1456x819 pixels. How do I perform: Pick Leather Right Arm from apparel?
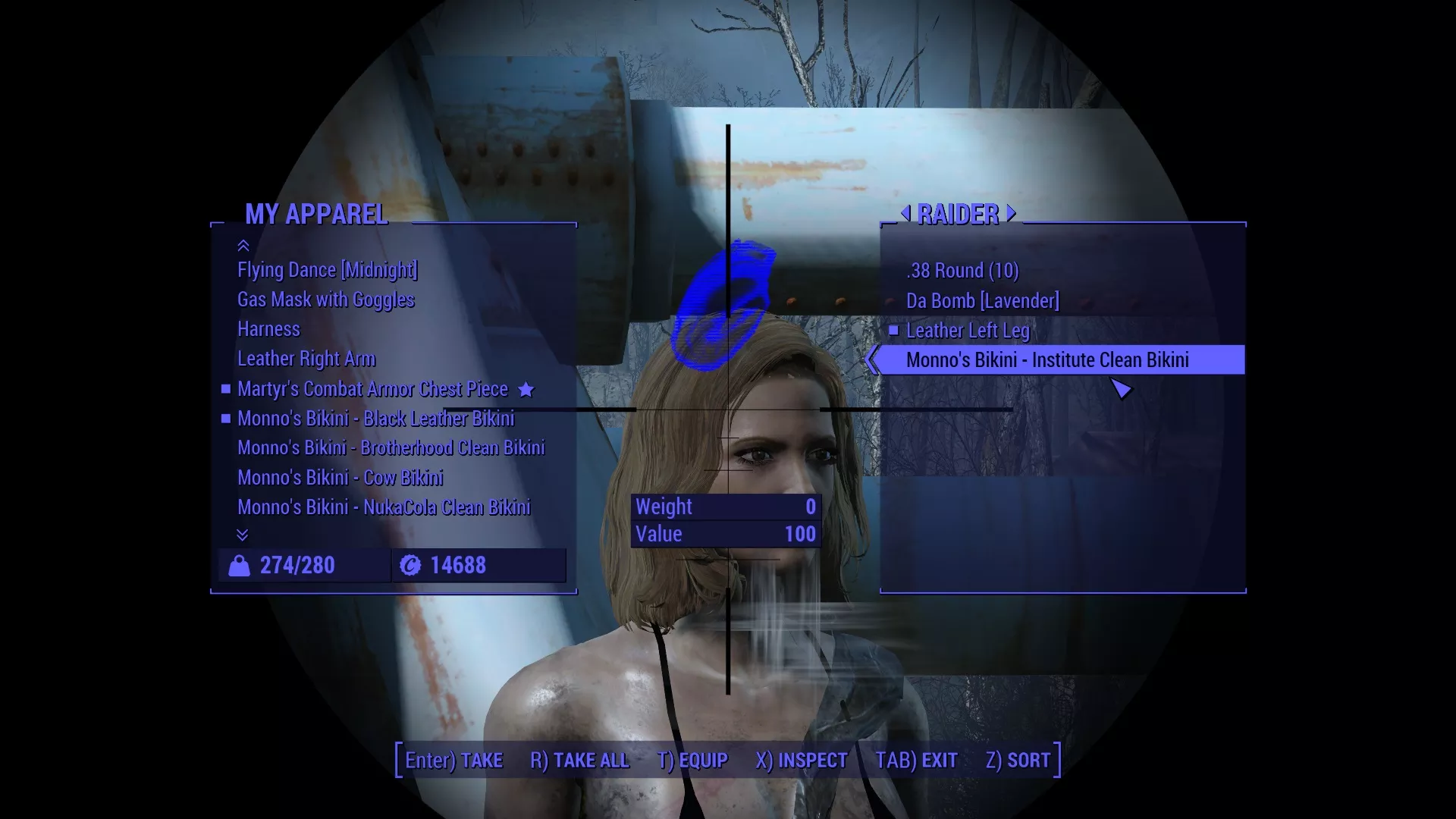306,359
